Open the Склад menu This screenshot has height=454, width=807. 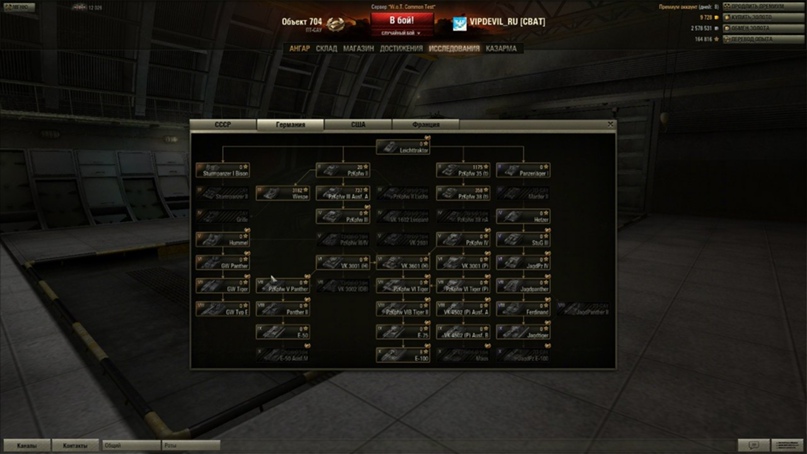coord(326,48)
